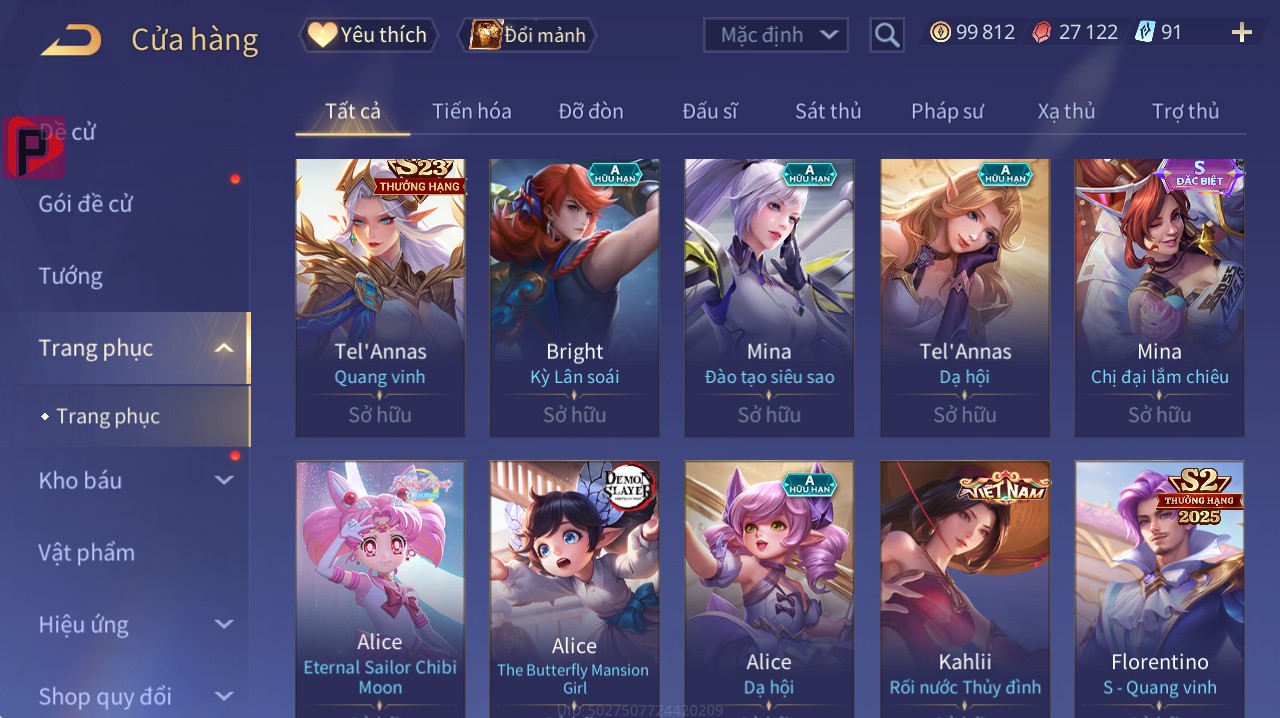Open the Đổi mảnh exchange

pos(527,35)
